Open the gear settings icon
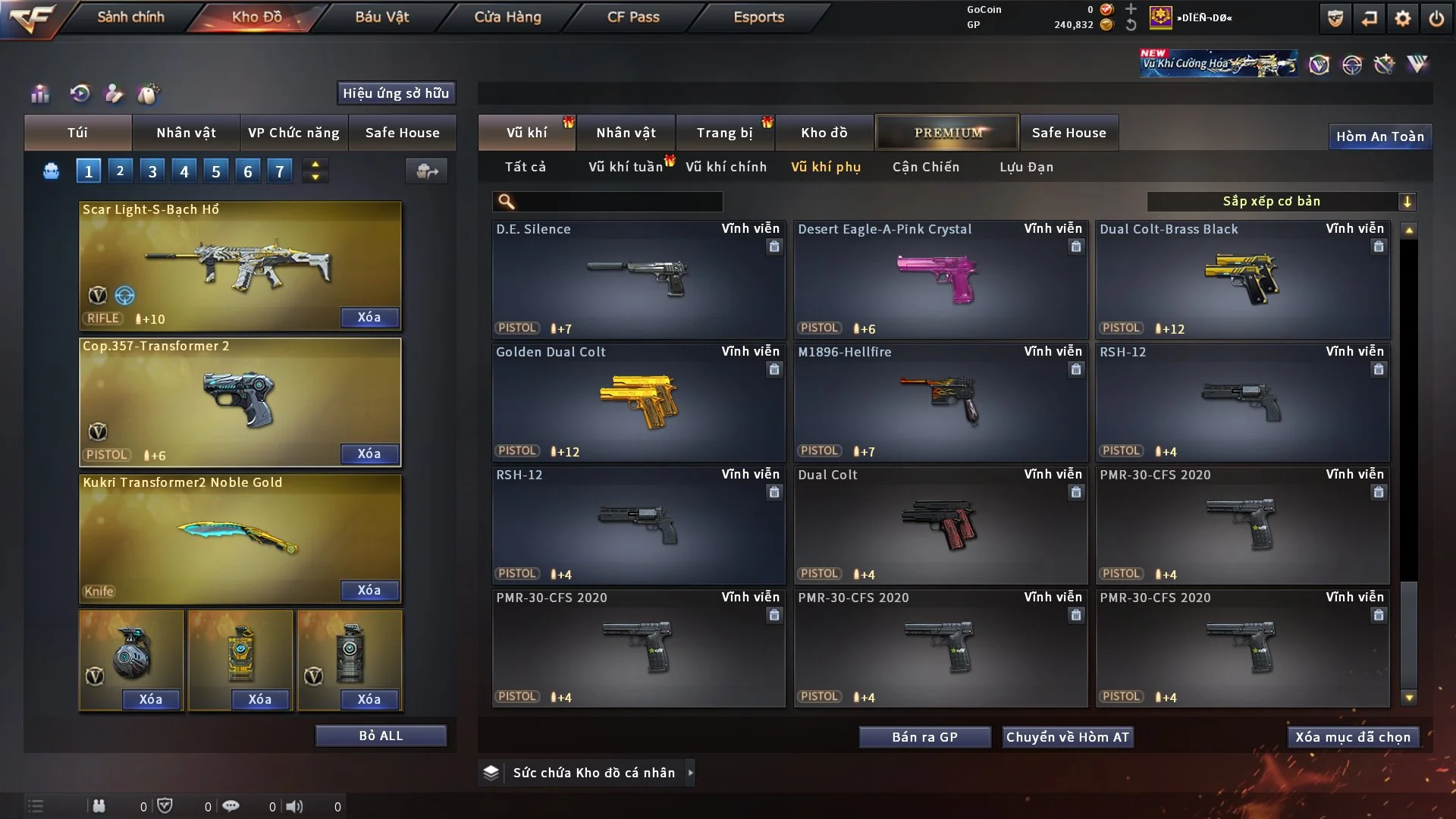1456x819 pixels. (x=1403, y=18)
